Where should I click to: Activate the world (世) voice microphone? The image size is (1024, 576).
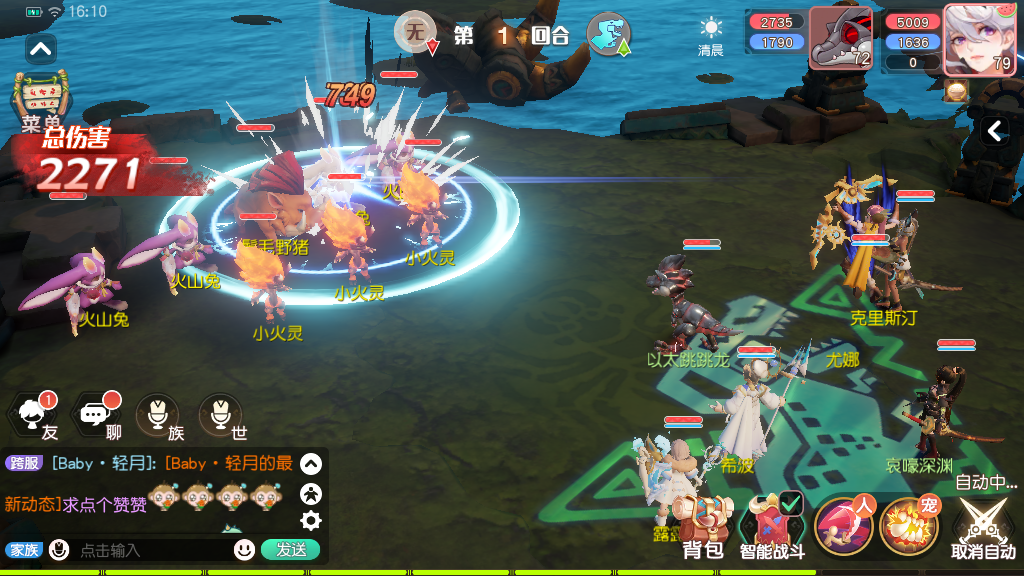(220, 415)
